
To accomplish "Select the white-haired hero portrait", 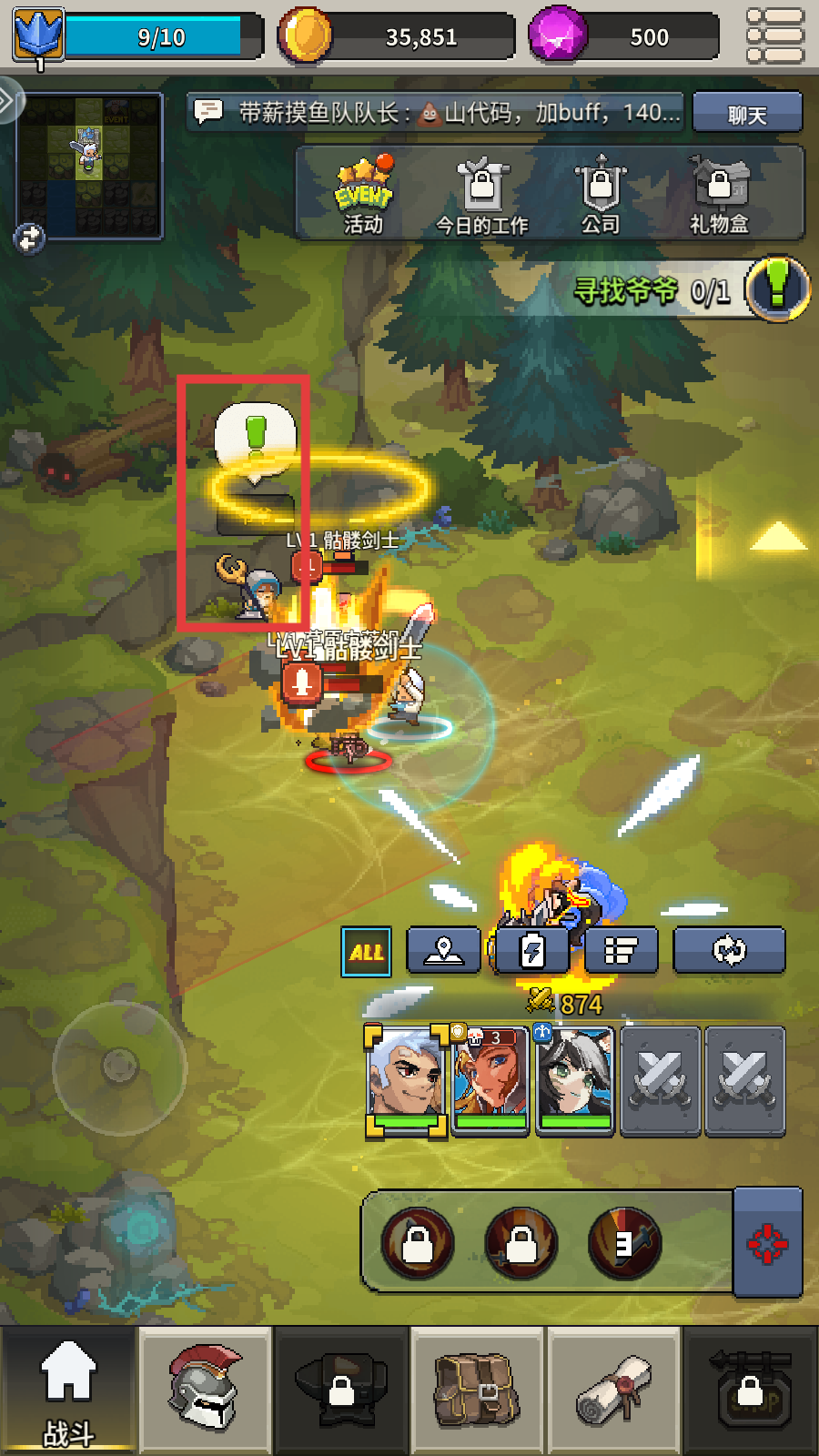I will click(406, 1080).
